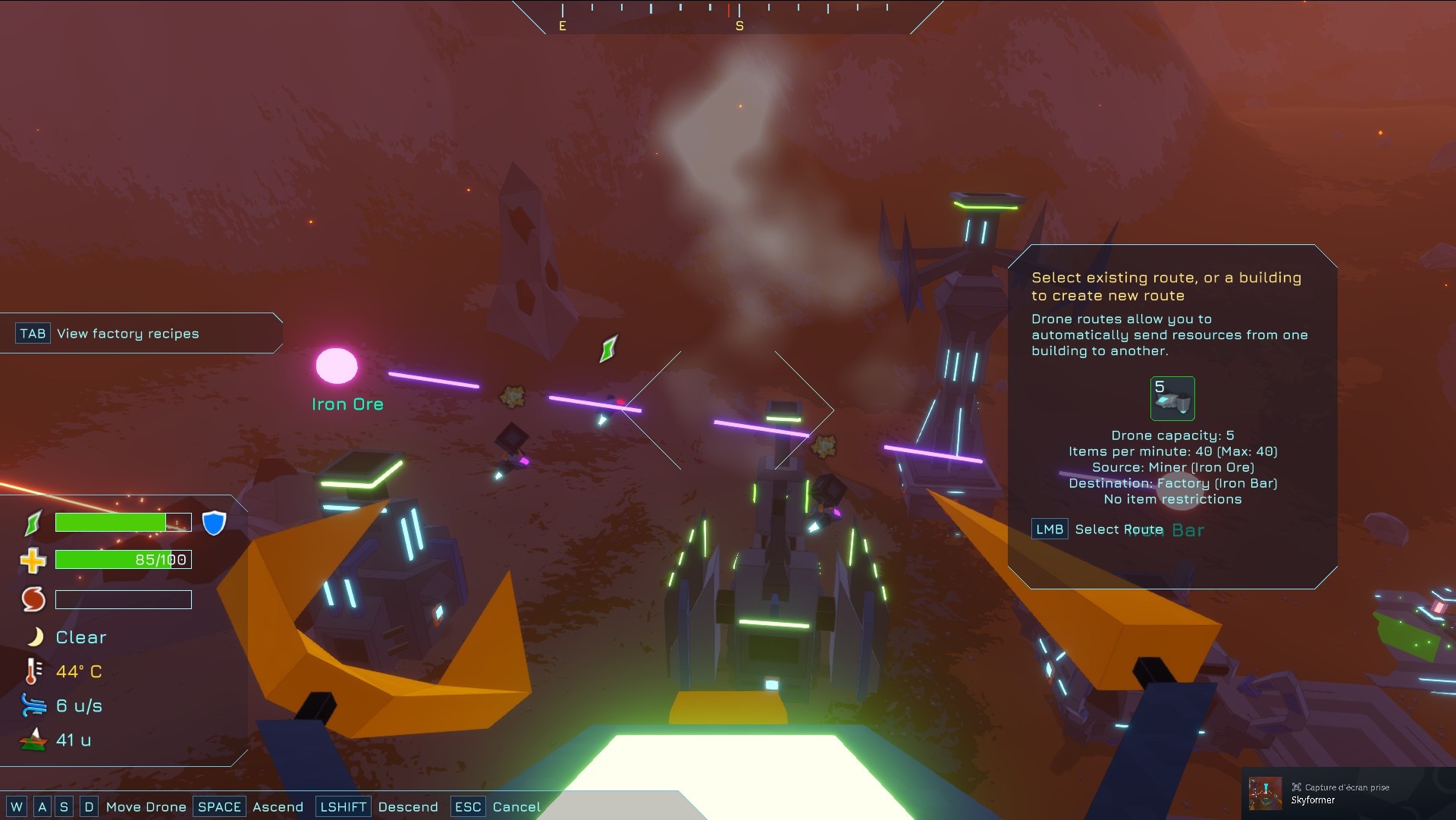
Task: Open the Skyformer screenshot notification thumbnail
Action: pyautogui.click(x=1265, y=793)
